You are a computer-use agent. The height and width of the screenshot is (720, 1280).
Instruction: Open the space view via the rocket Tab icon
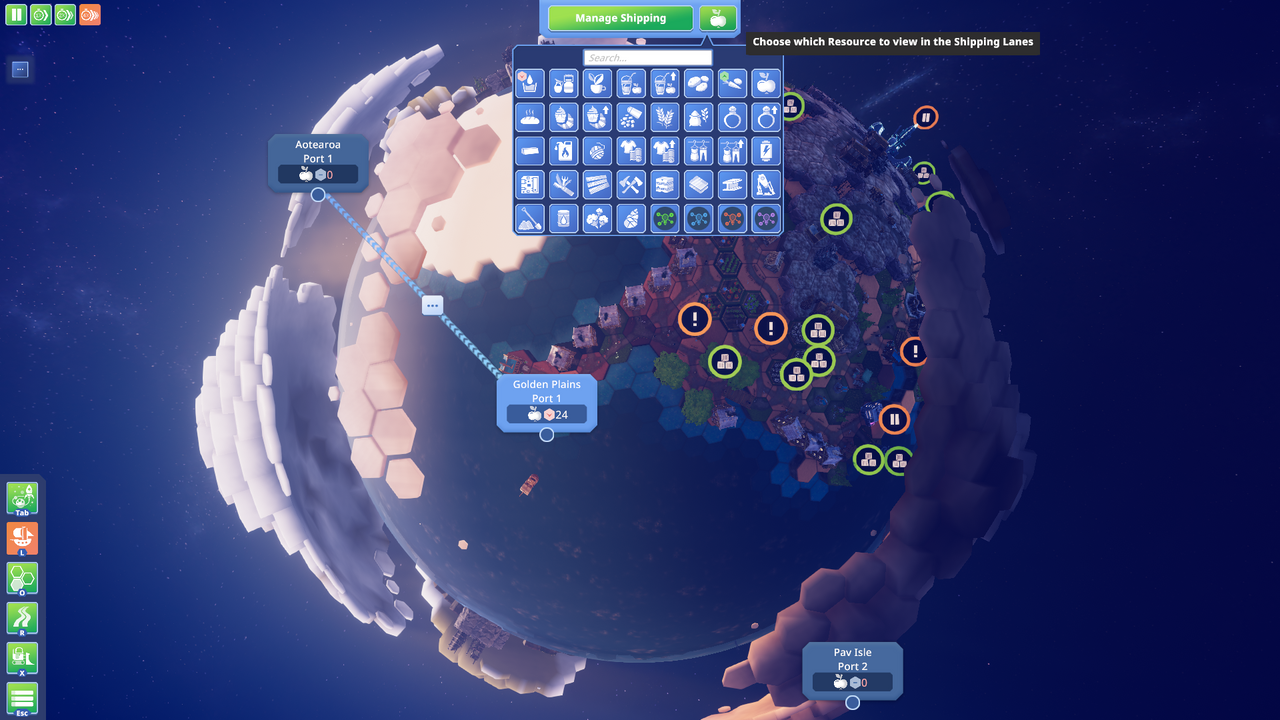coord(21,498)
